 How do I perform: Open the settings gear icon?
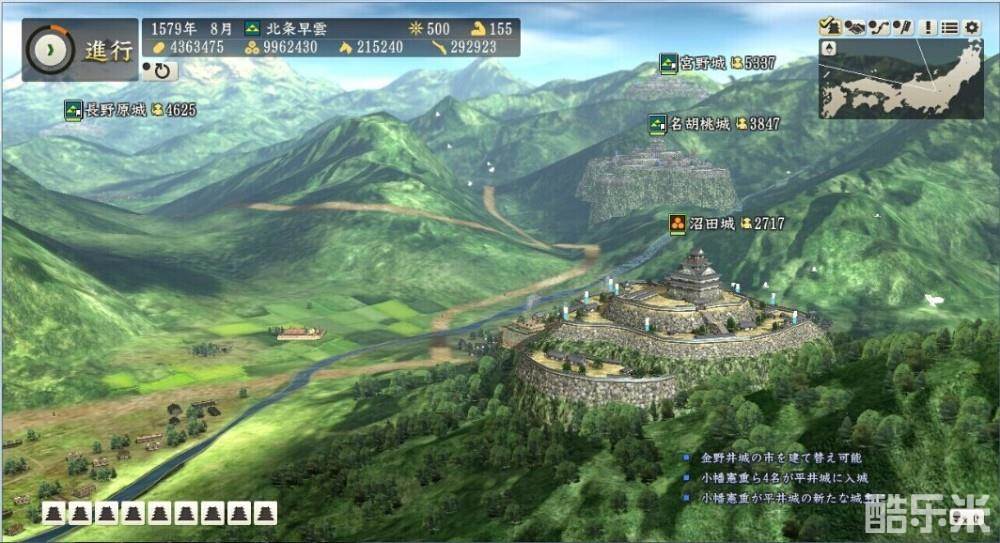(972, 27)
